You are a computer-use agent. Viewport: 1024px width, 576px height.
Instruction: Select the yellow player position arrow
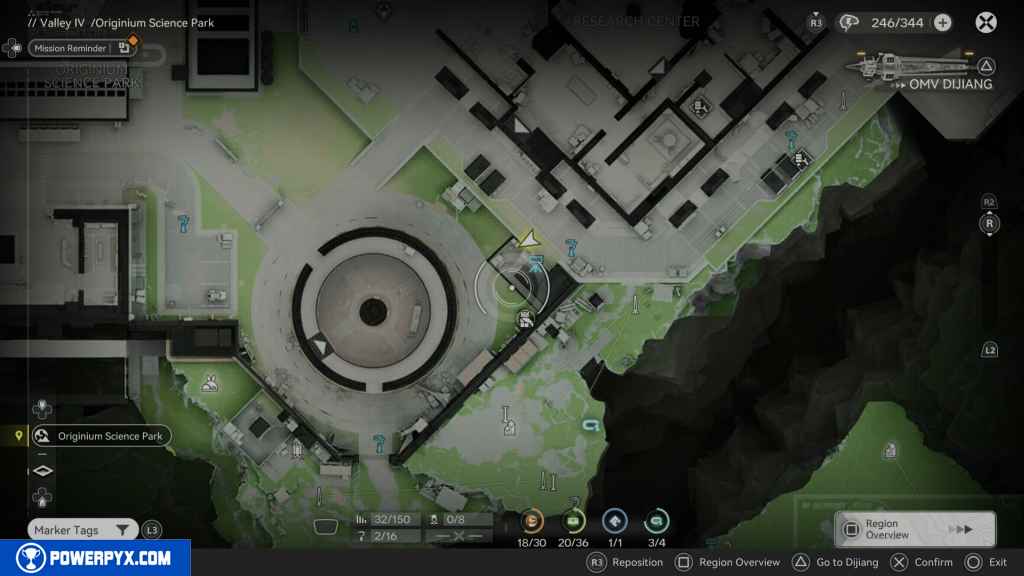[530, 238]
